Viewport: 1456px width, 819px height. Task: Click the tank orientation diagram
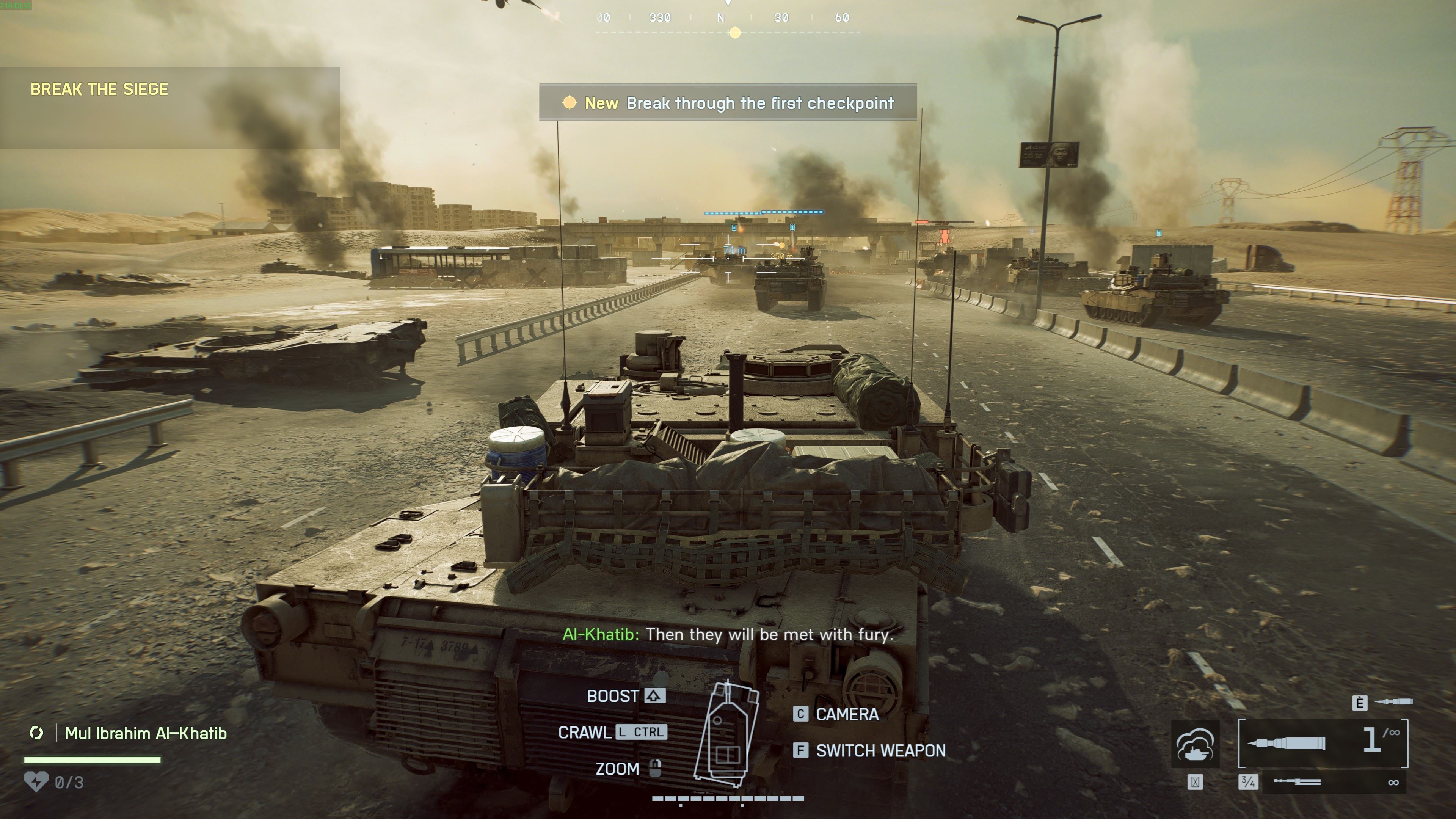[728, 735]
